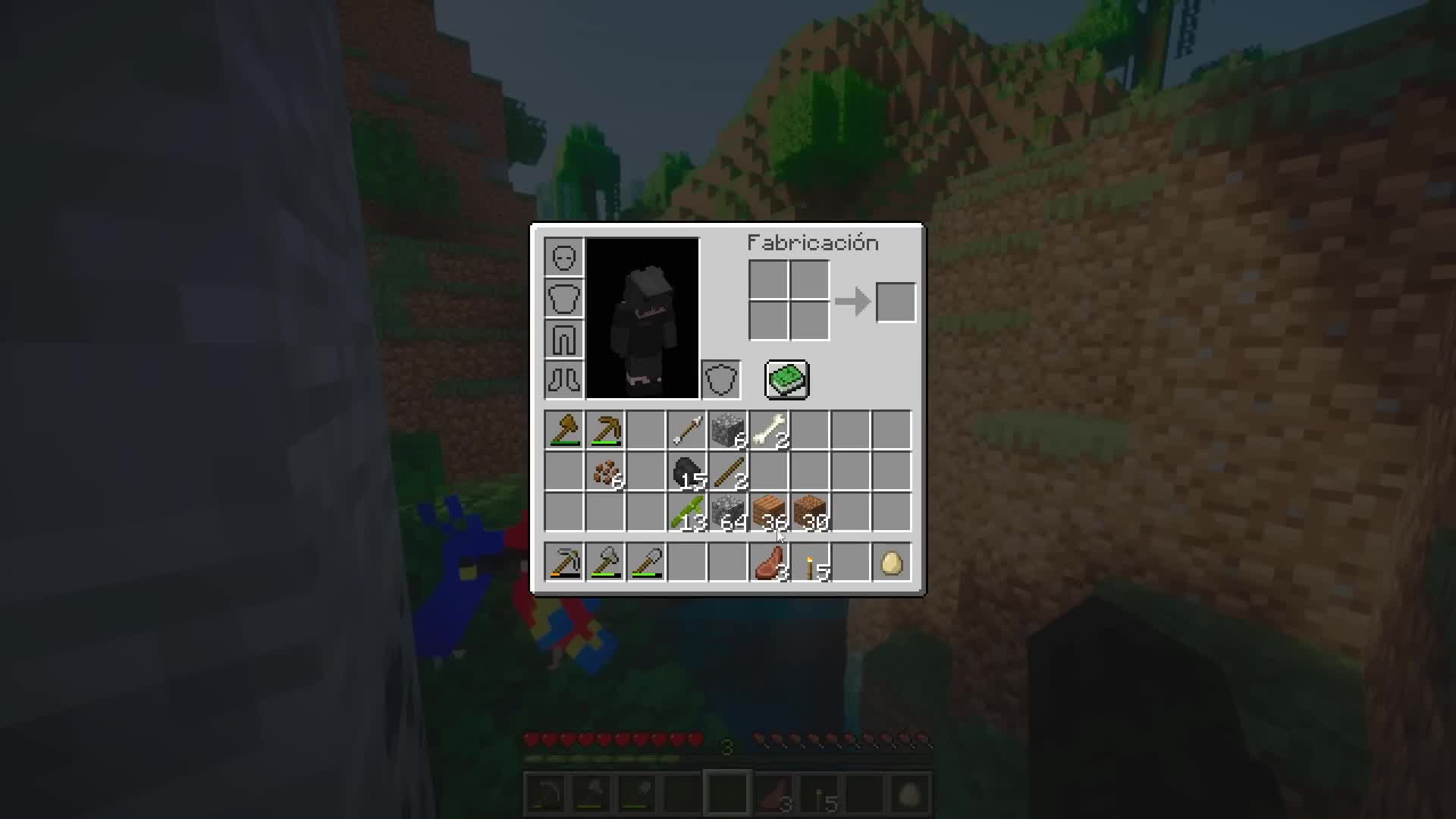
Task: Click the empty shield off-hand slot
Action: click(720, 380)
